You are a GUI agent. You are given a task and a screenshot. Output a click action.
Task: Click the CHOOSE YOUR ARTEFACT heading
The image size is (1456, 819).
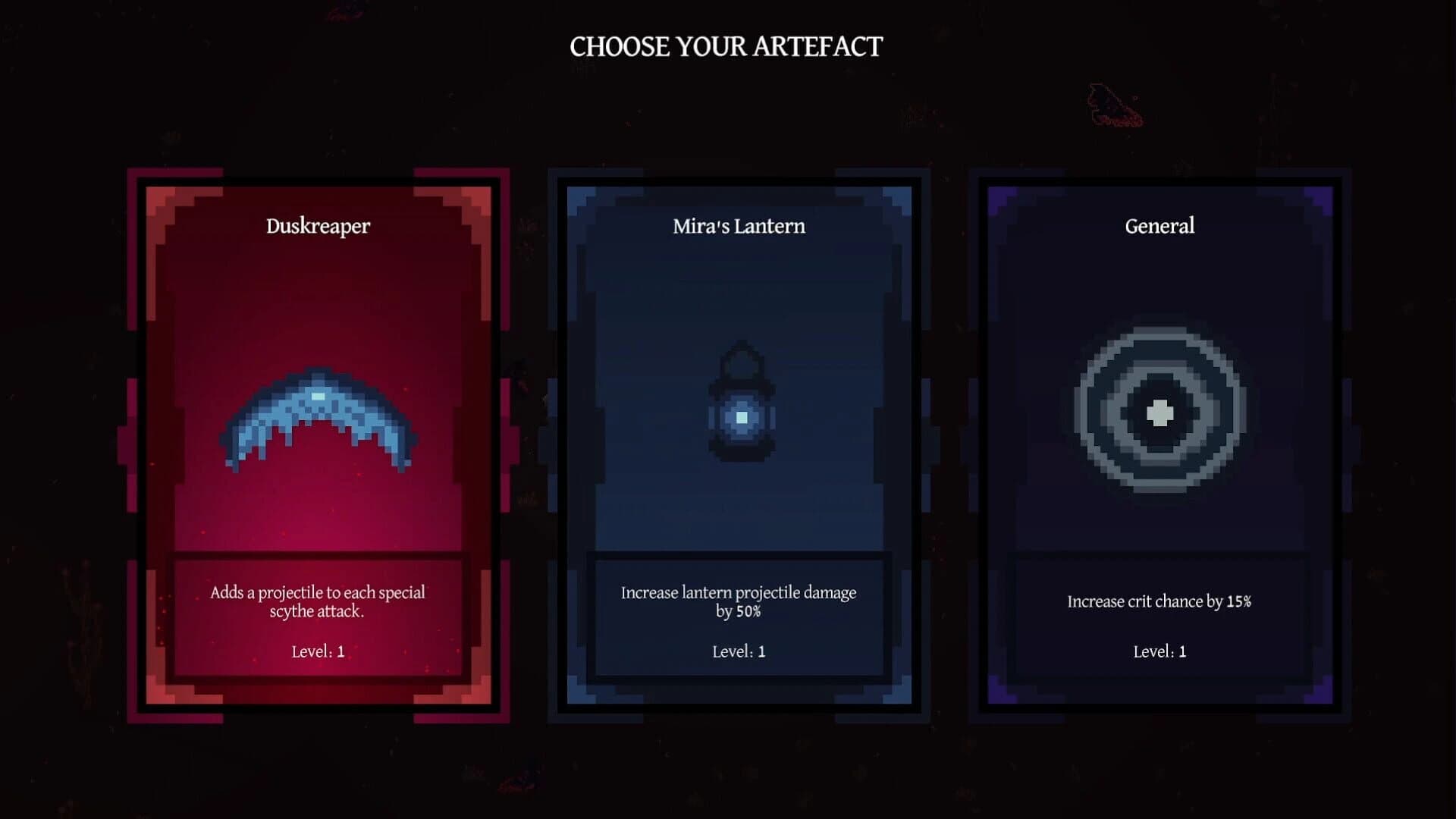point(727,45)
